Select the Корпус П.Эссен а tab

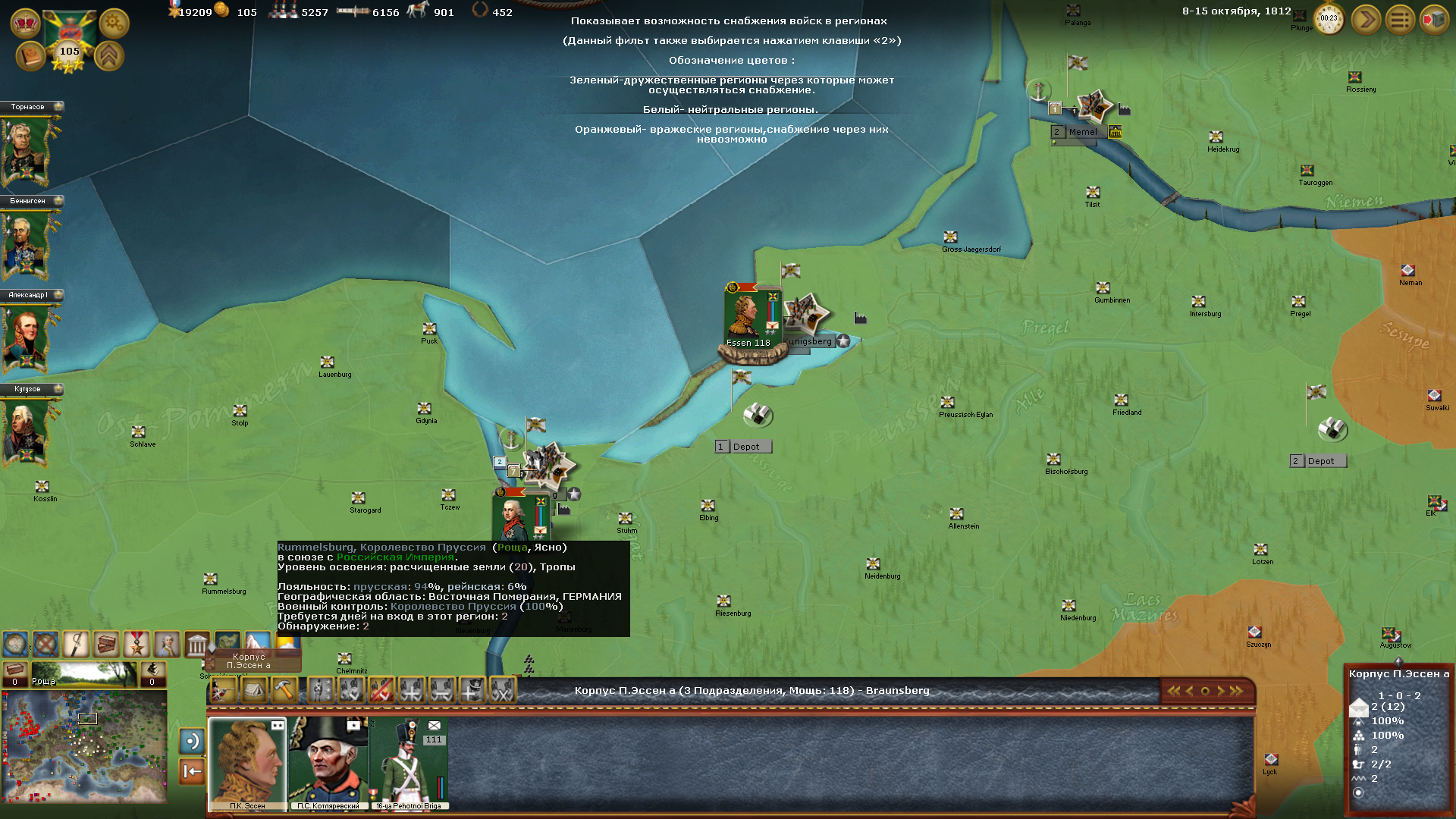(249, 661)
